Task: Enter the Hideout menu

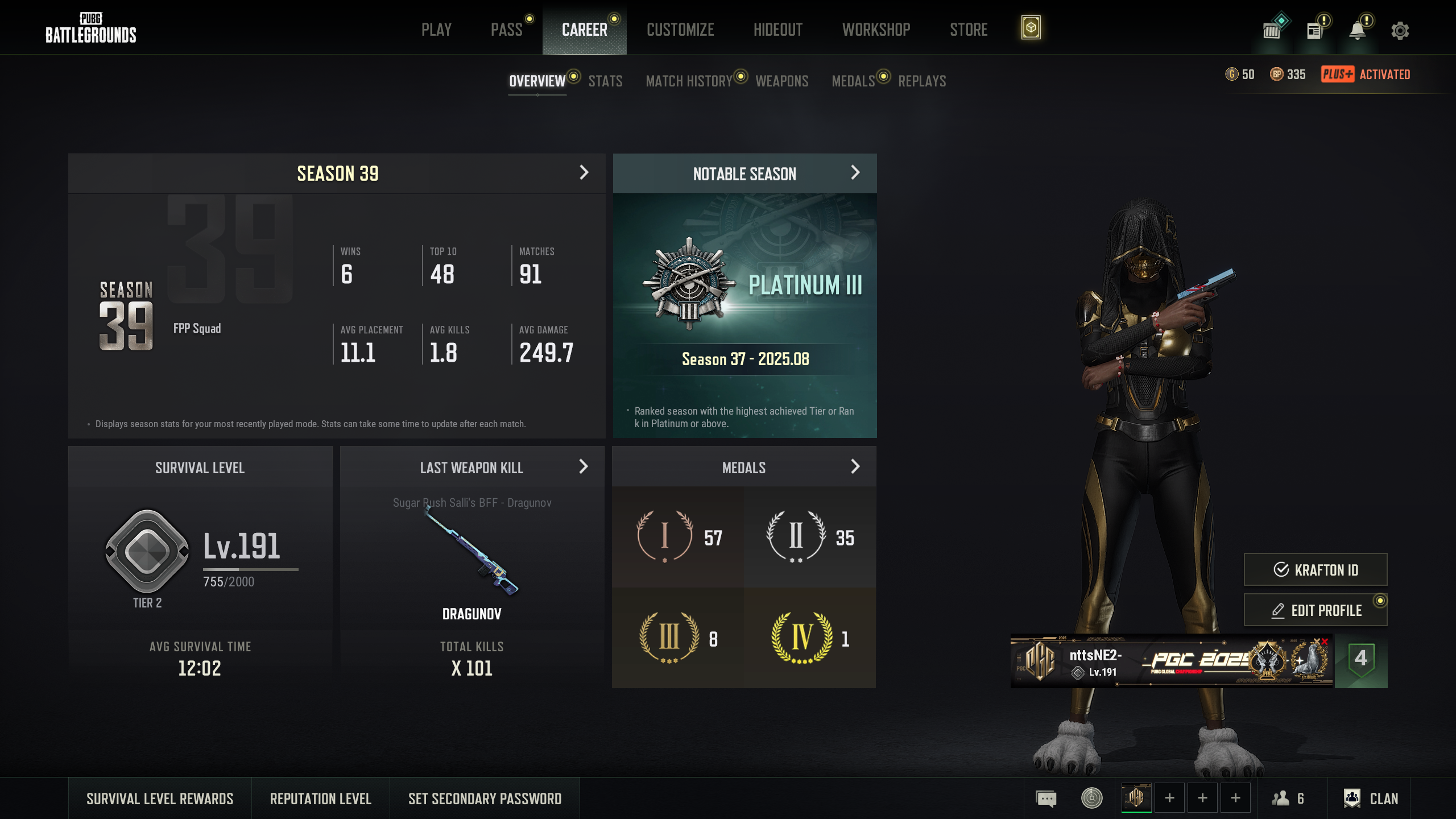Action: pyautogui.click(x=777, y=30)
